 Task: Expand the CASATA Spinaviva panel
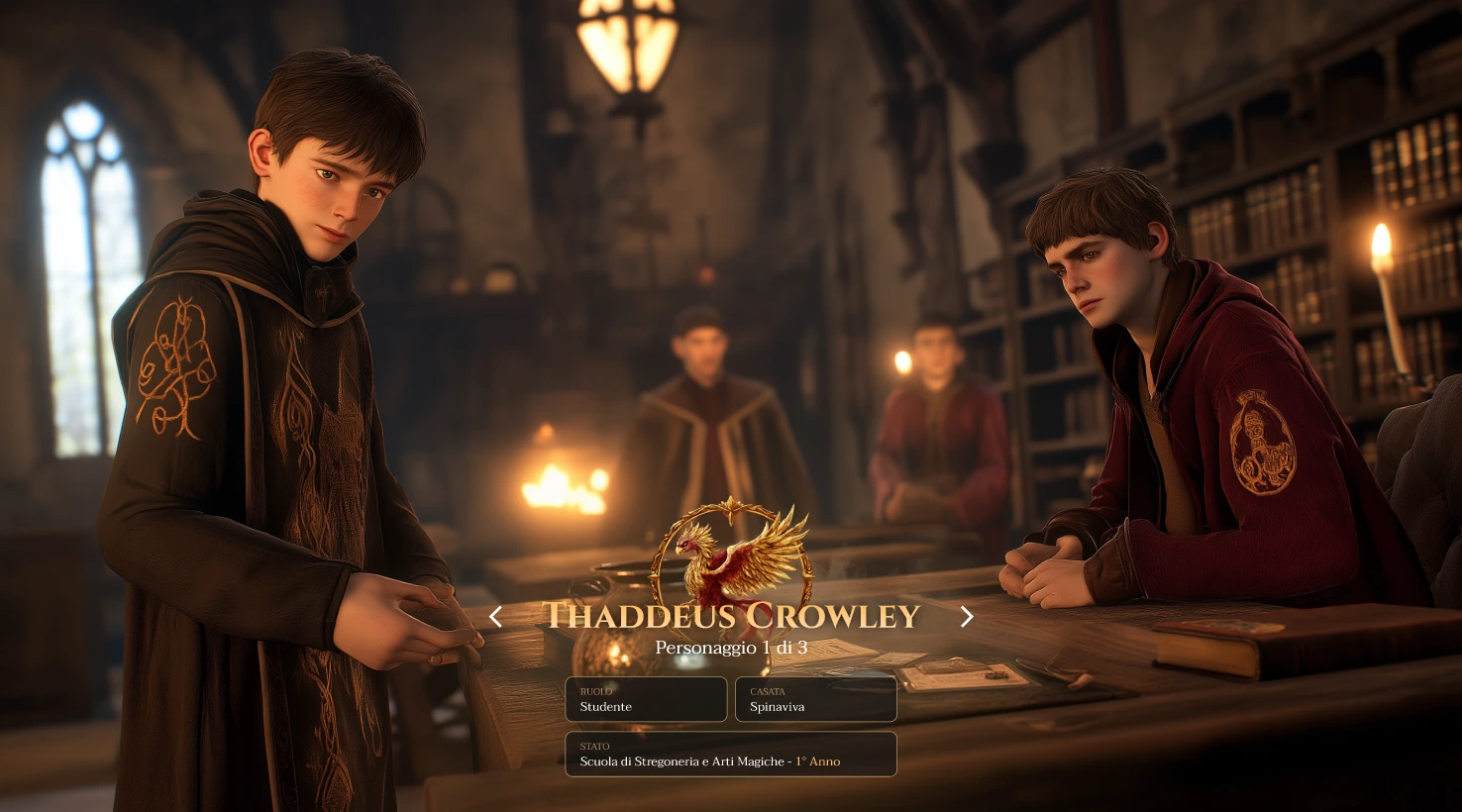(815, 699)
